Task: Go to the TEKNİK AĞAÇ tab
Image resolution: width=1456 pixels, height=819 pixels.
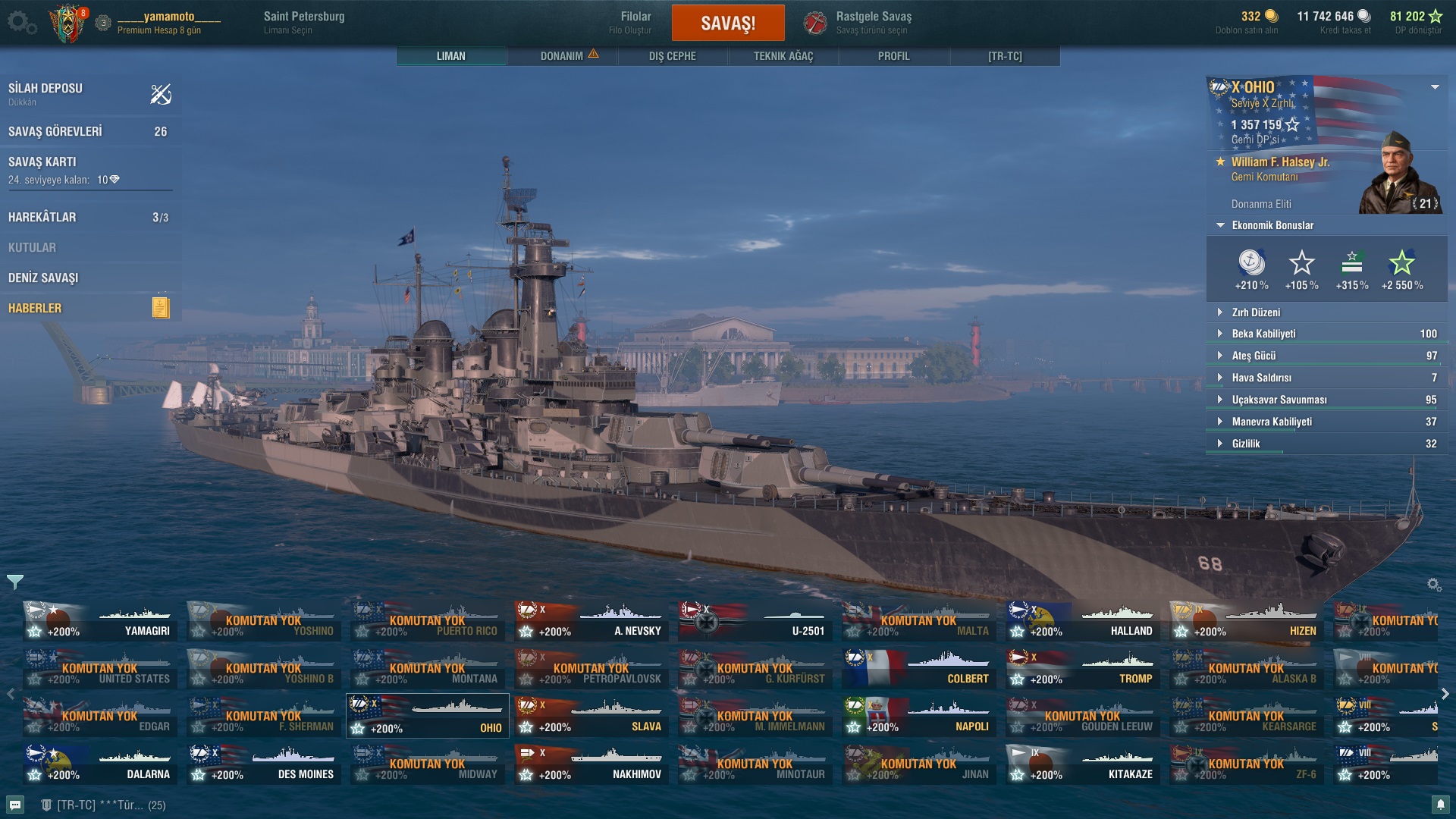Action: (x=783, y=56)
